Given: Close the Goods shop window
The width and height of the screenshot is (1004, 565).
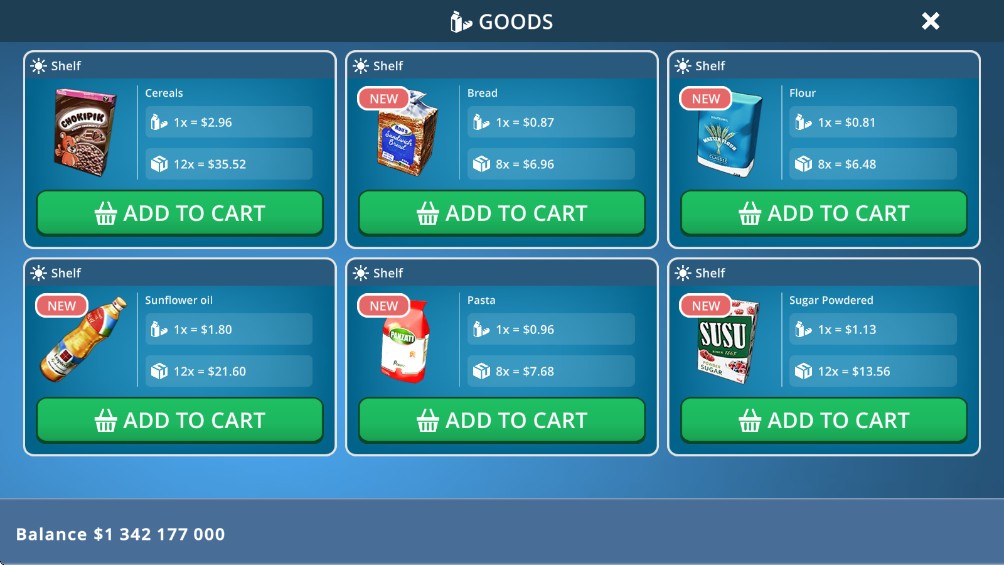Looking at the screenshot, I should tap(930, 21).
